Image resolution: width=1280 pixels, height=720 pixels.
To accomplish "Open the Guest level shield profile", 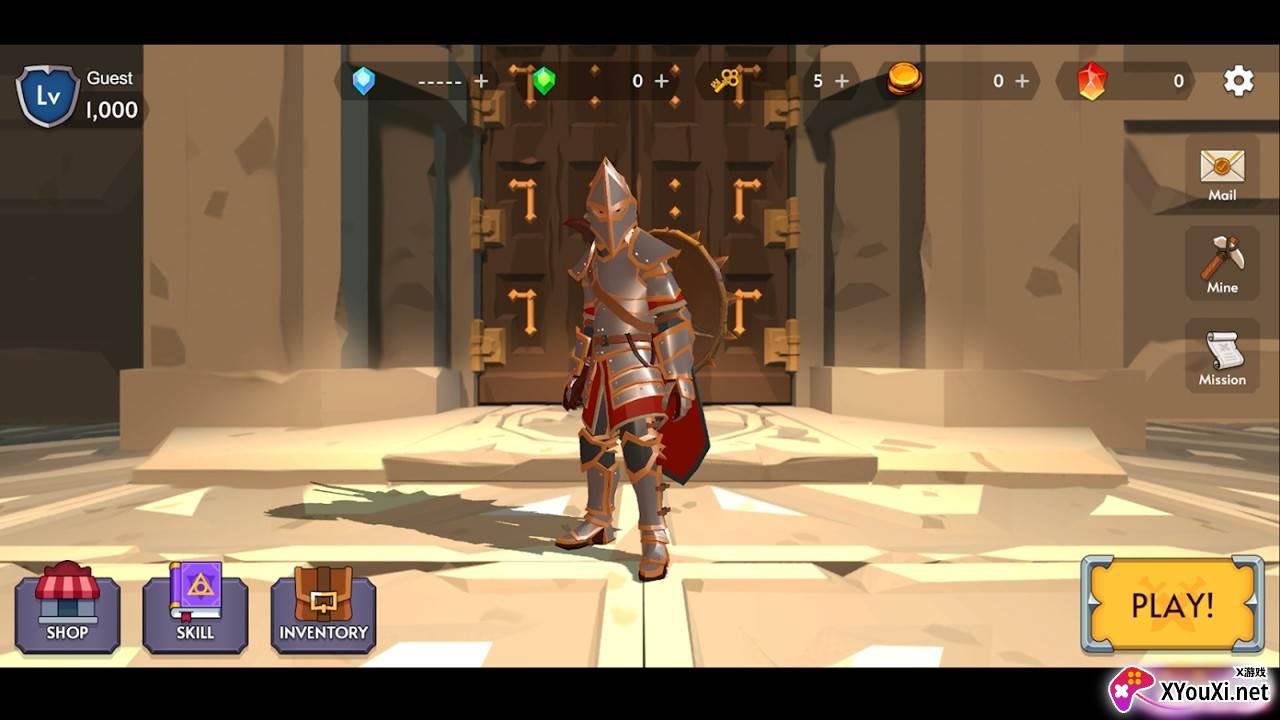I will coord(47,96).
